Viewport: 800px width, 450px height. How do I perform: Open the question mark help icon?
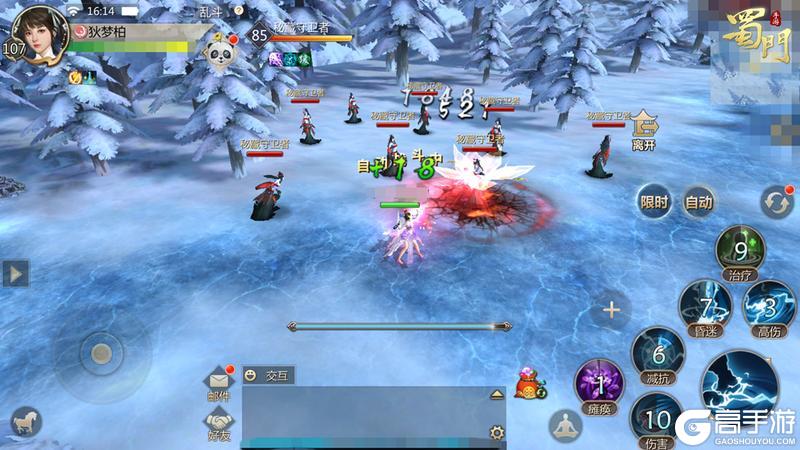(x=238, y=11)
